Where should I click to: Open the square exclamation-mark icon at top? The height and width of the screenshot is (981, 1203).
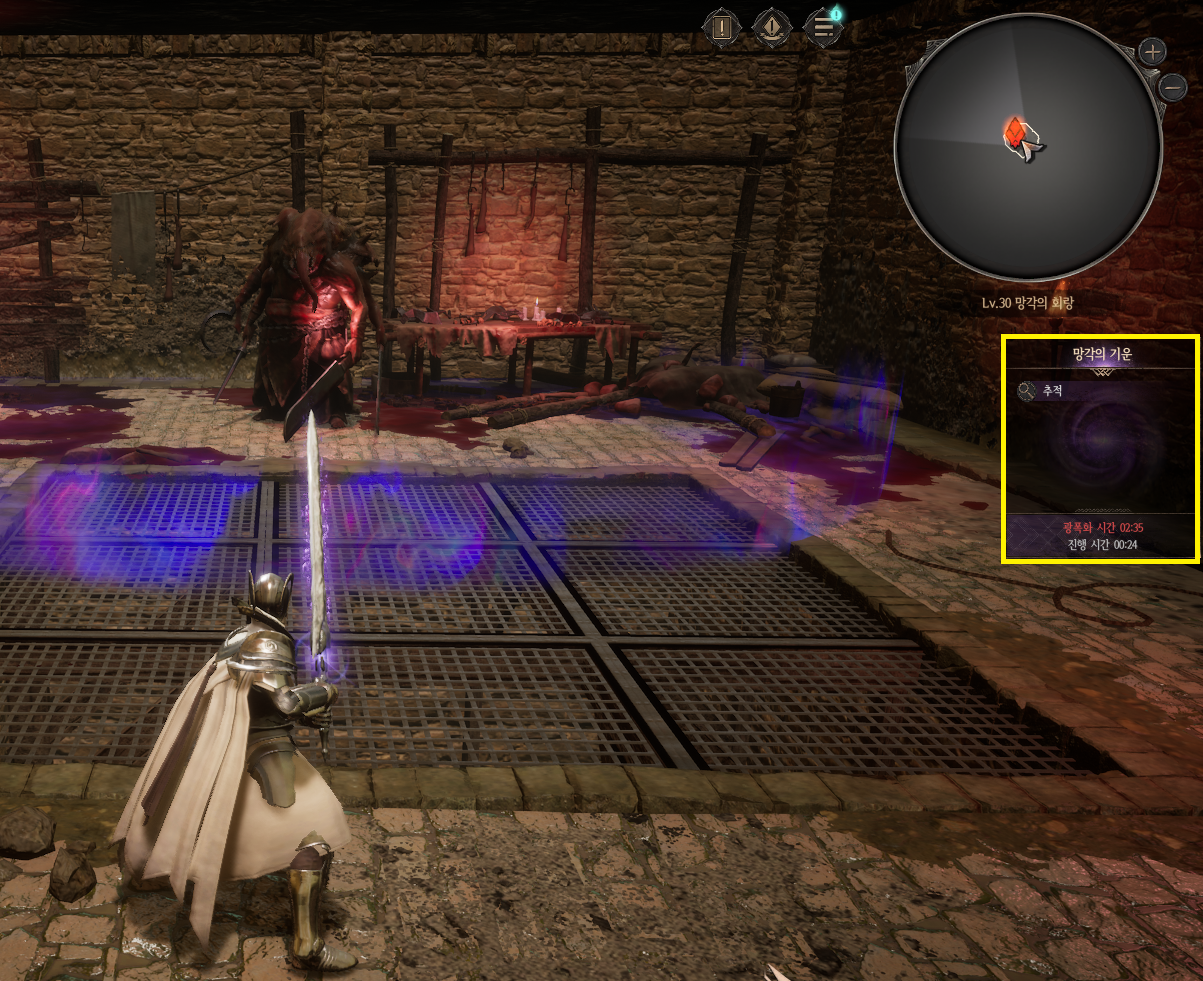point(720,26)
